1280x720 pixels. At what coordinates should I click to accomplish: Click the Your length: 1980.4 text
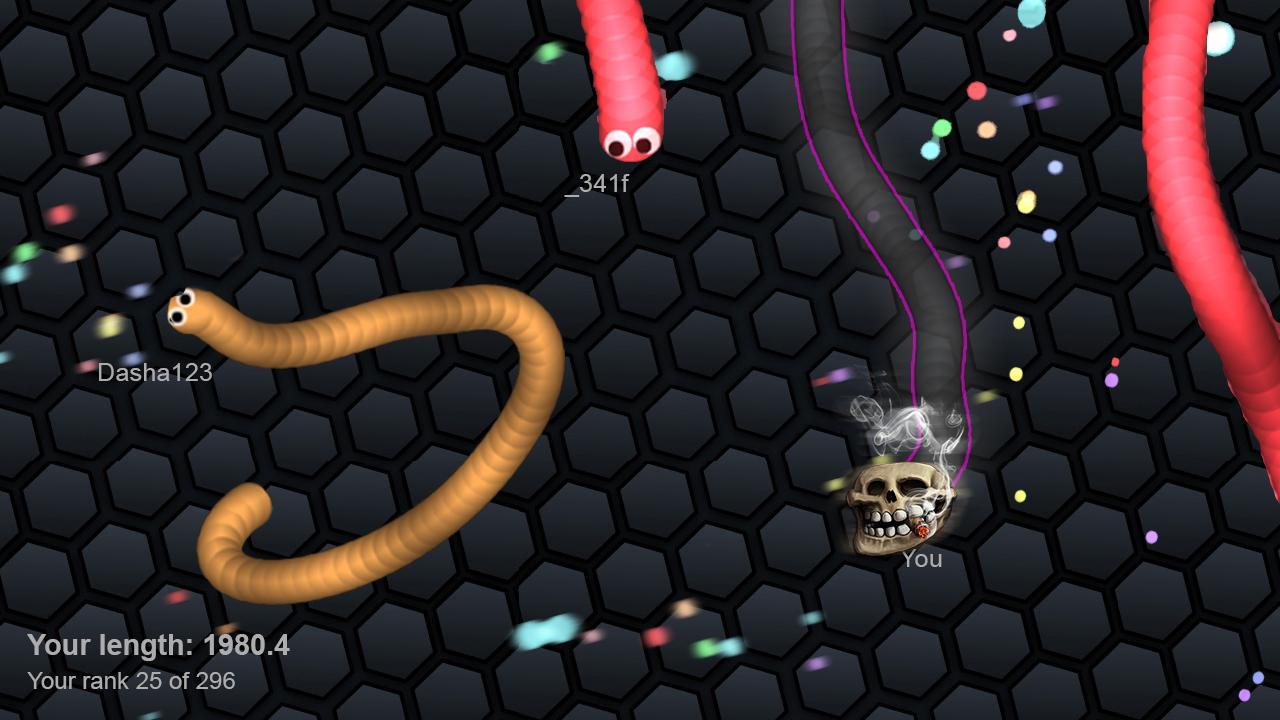(160, 646)
